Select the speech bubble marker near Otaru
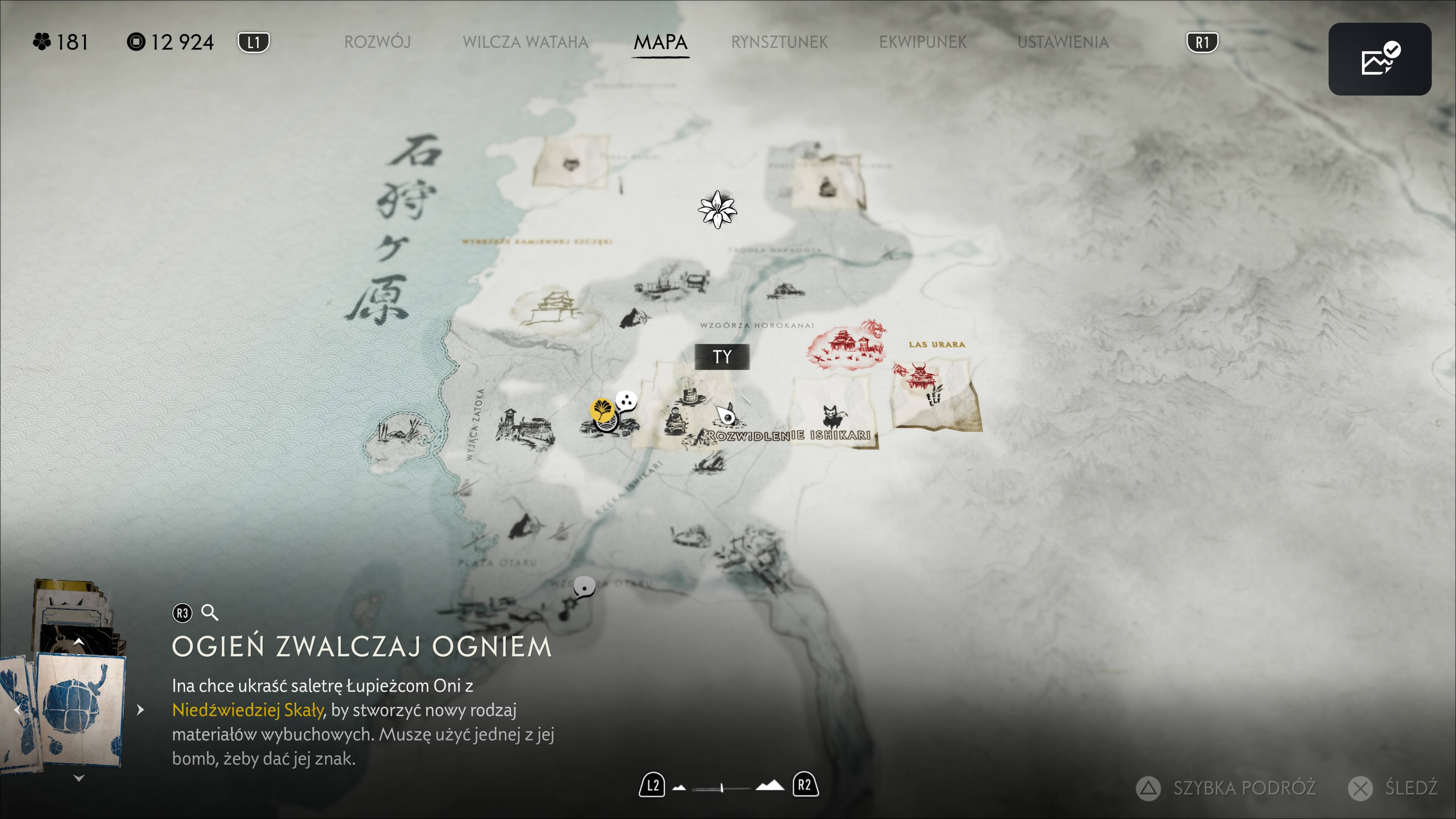 click(x=584, y=588)
